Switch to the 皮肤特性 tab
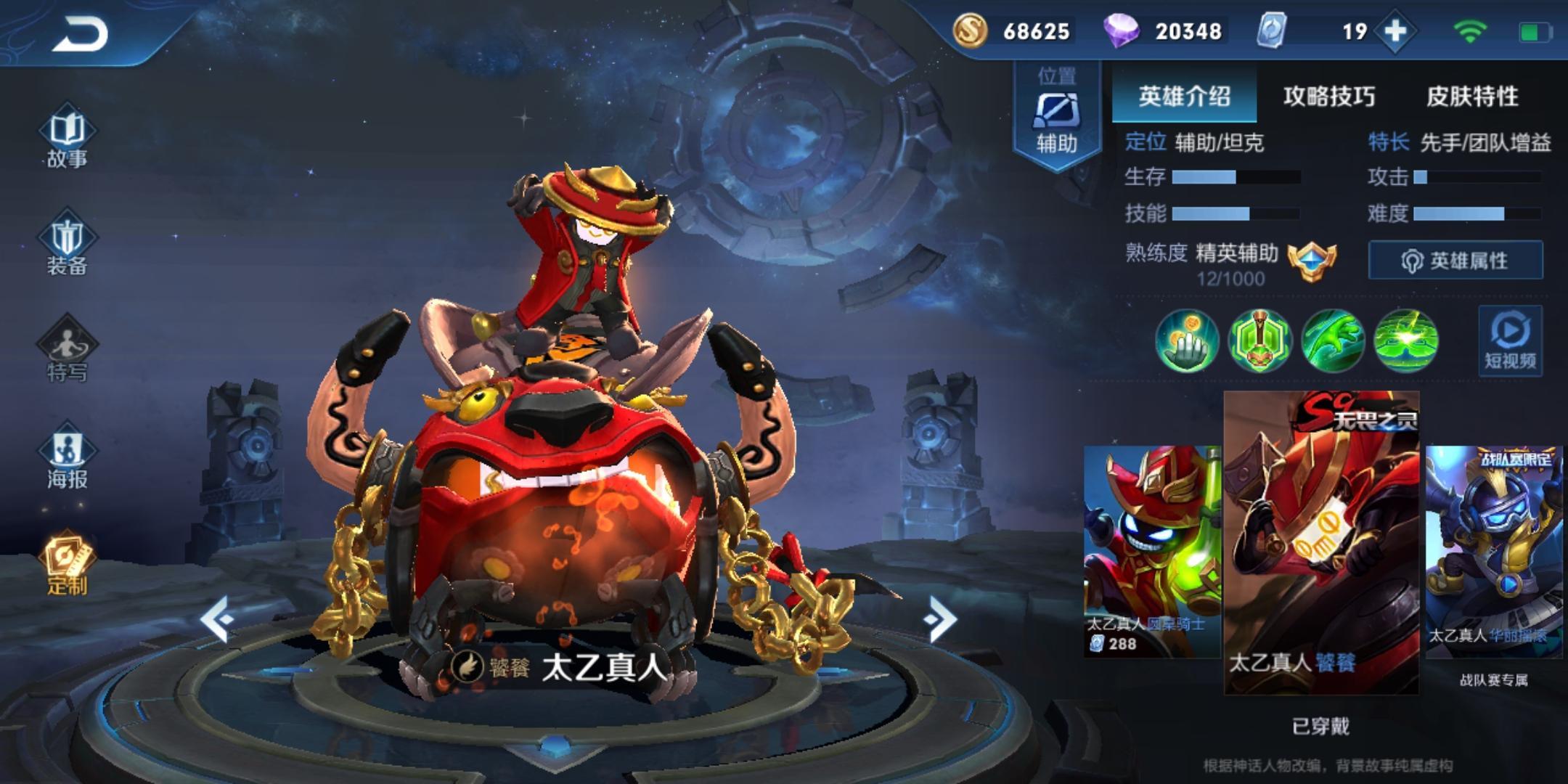This screenshot has height=784, width=1568. (1472, 97)
